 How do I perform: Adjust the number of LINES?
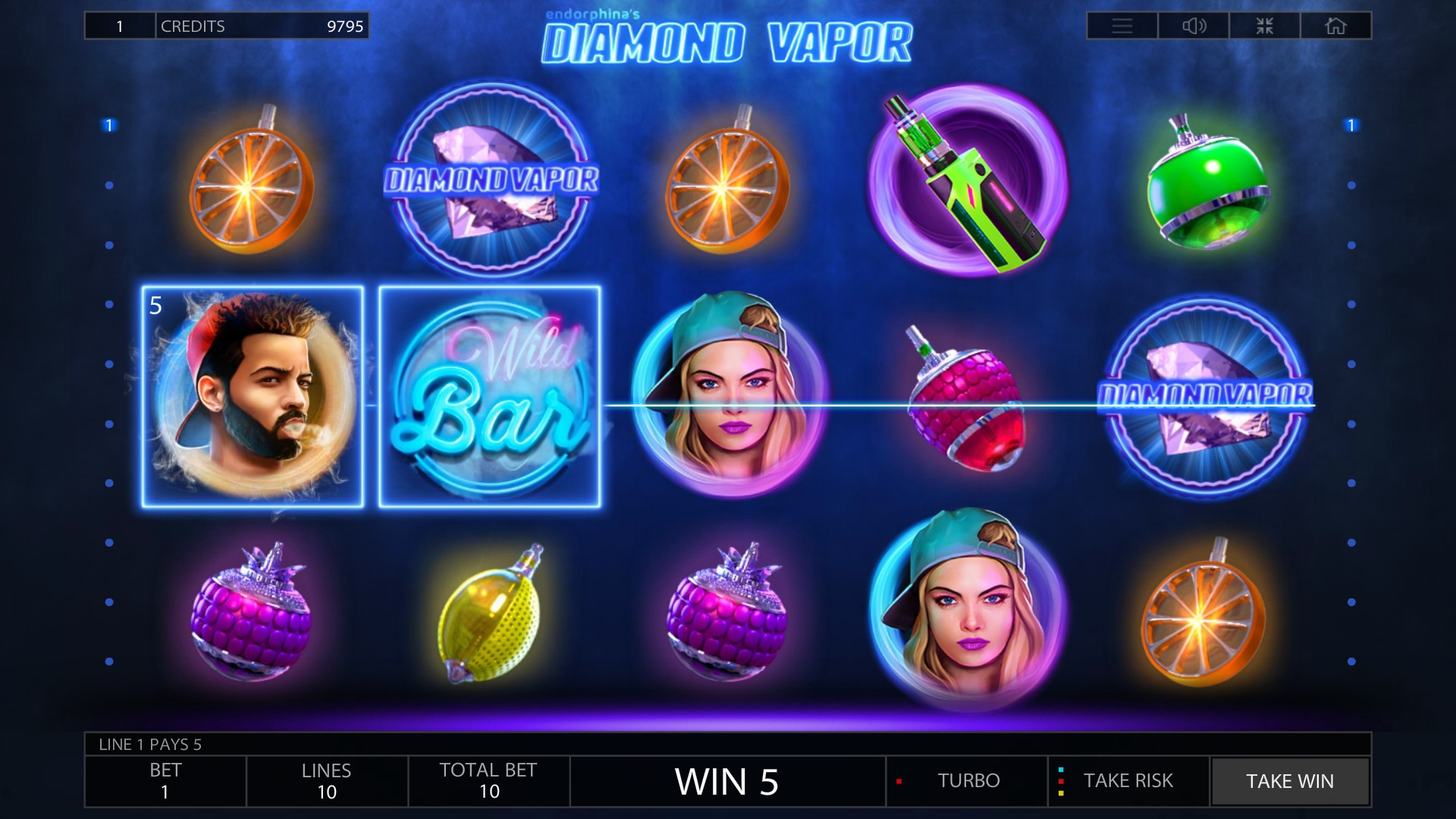click(327, 781)
